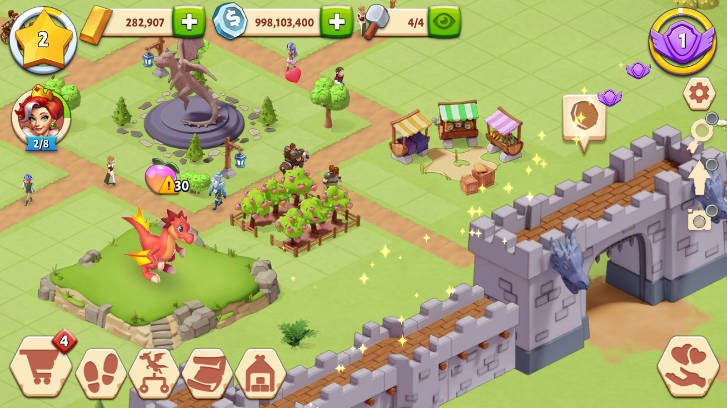Image resolution: width=727 pixels, height=408 pixels.
Task: Open the scroll quests menu
Action: pyautogui.click(x=207, y=372)
